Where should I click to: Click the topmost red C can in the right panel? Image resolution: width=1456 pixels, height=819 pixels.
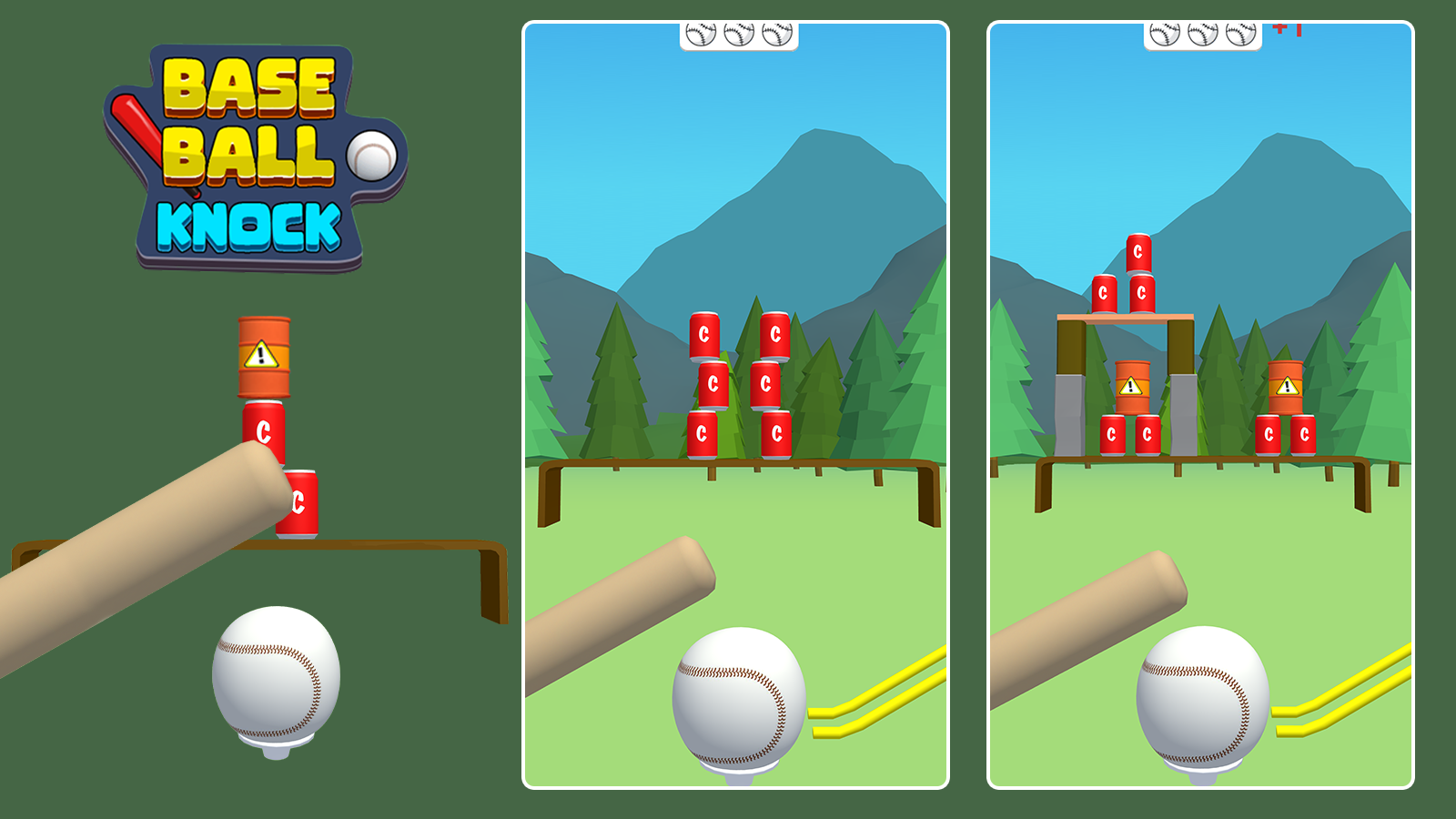coord(1138,251)
